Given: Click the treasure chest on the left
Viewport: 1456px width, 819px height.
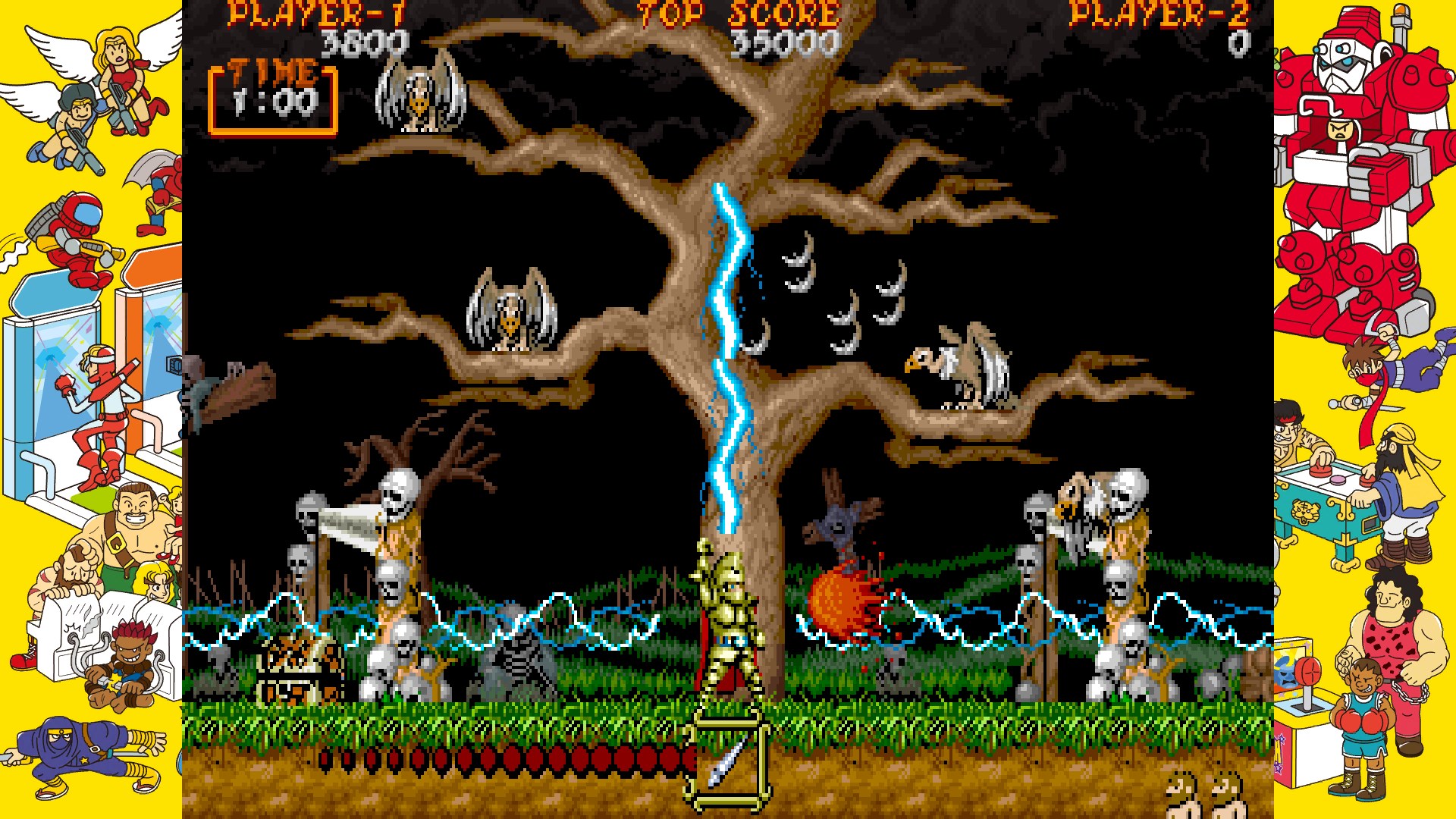Looking at the screenshot, I should 296,667.
